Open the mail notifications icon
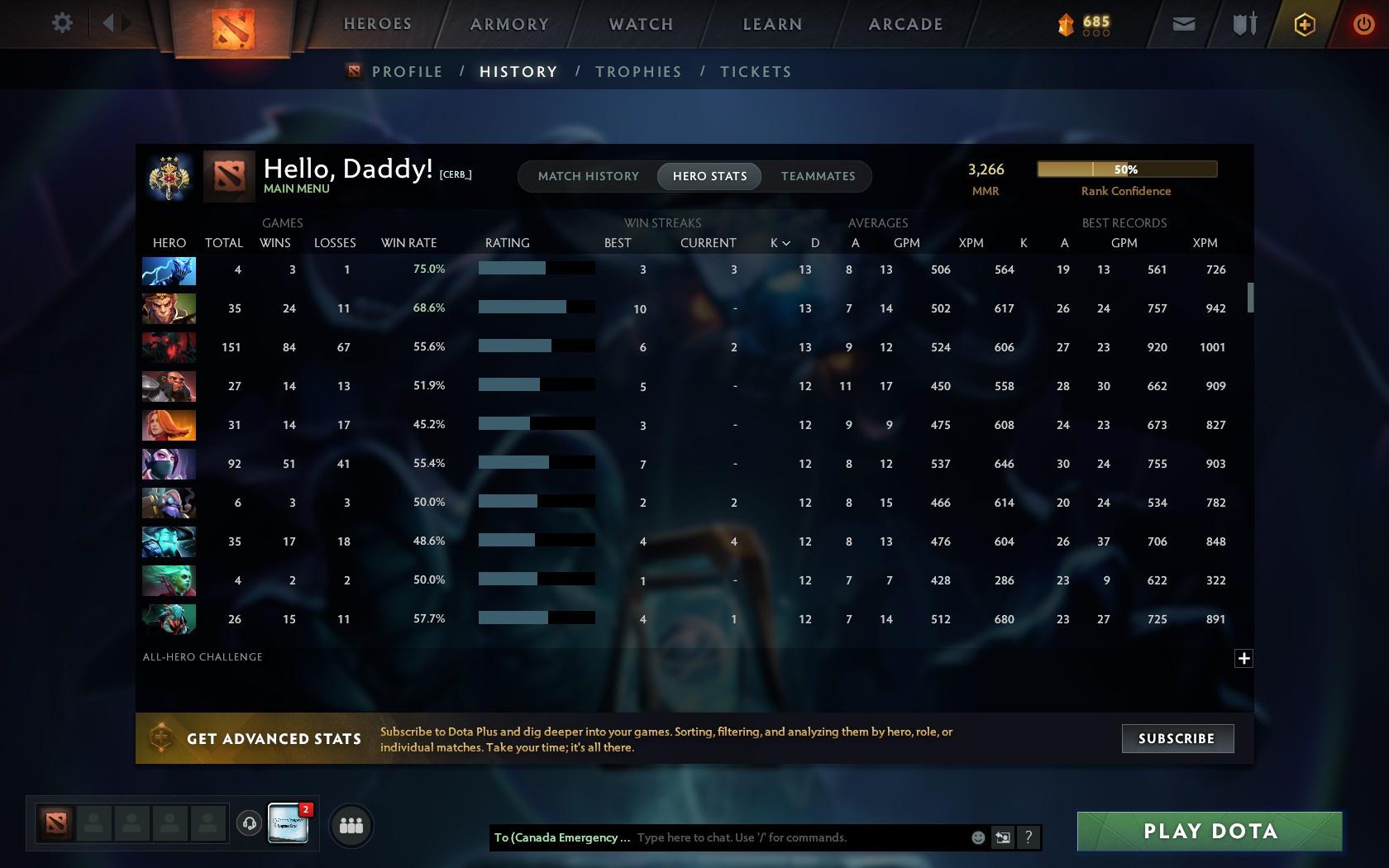Viewport: 1389px width, 868px height. coord(1182,24)
